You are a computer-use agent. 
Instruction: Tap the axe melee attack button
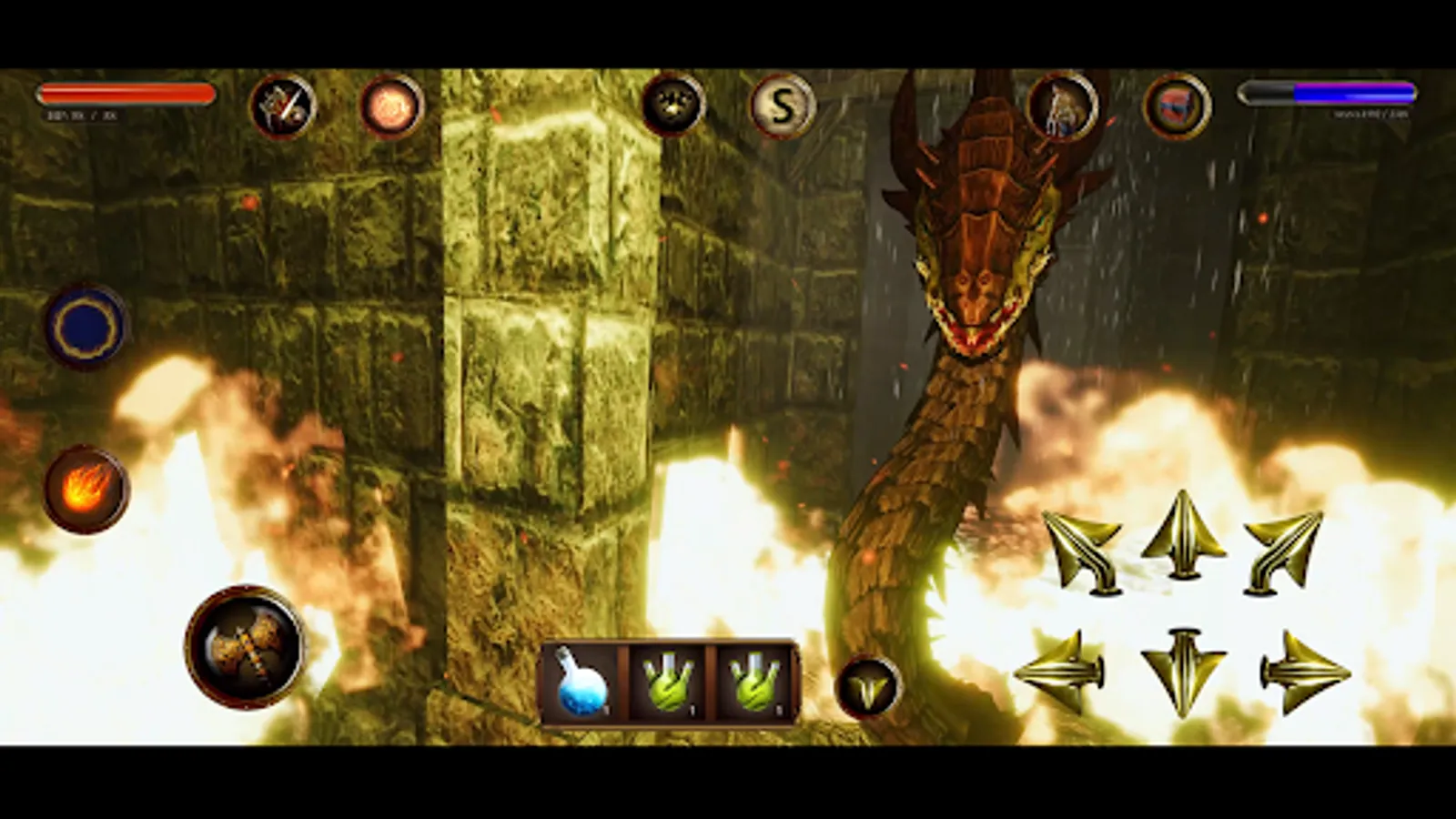(x=244, y=648)
